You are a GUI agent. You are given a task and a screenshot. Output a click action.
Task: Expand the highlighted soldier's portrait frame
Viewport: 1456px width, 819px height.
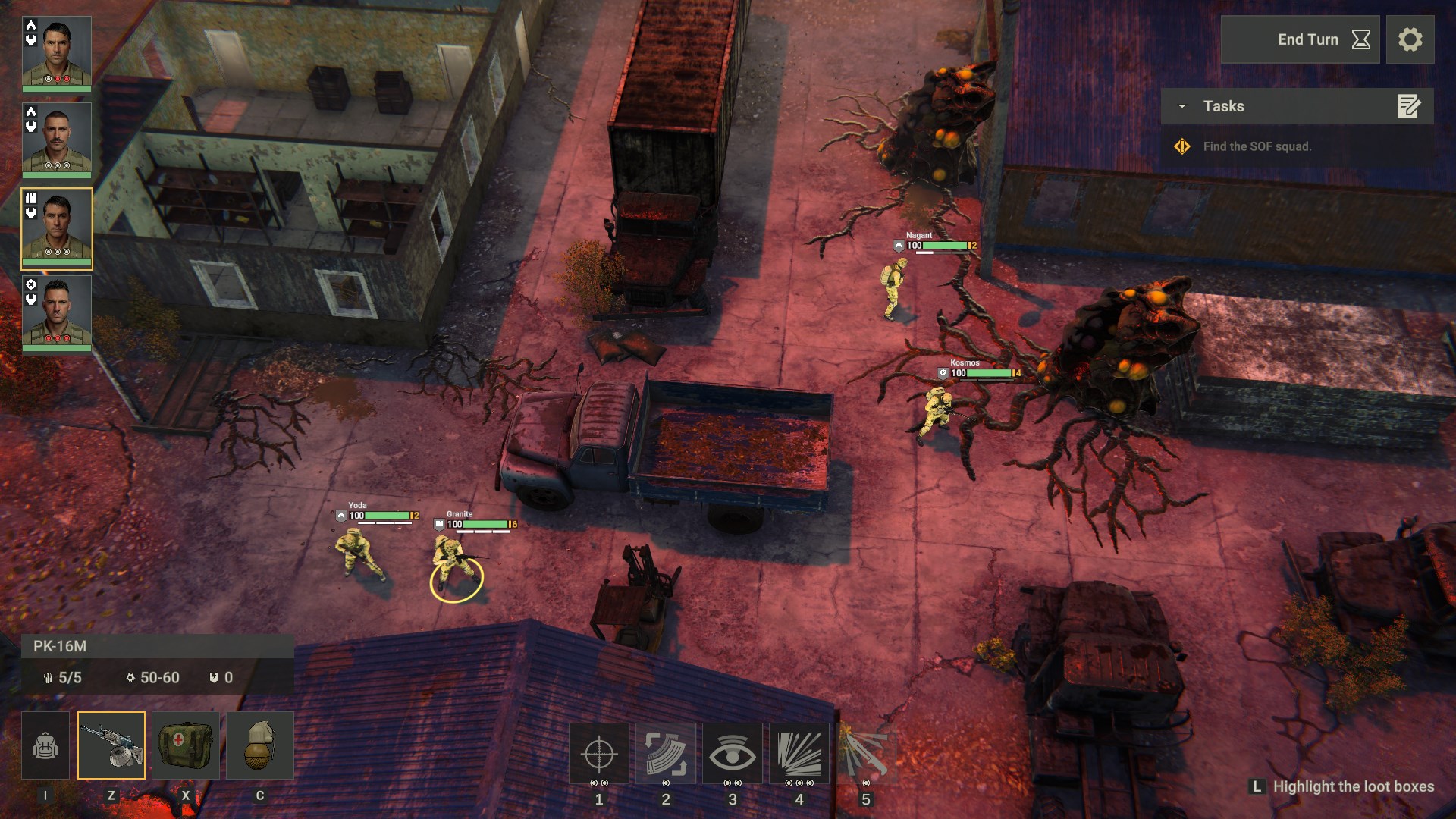point(57,227)
